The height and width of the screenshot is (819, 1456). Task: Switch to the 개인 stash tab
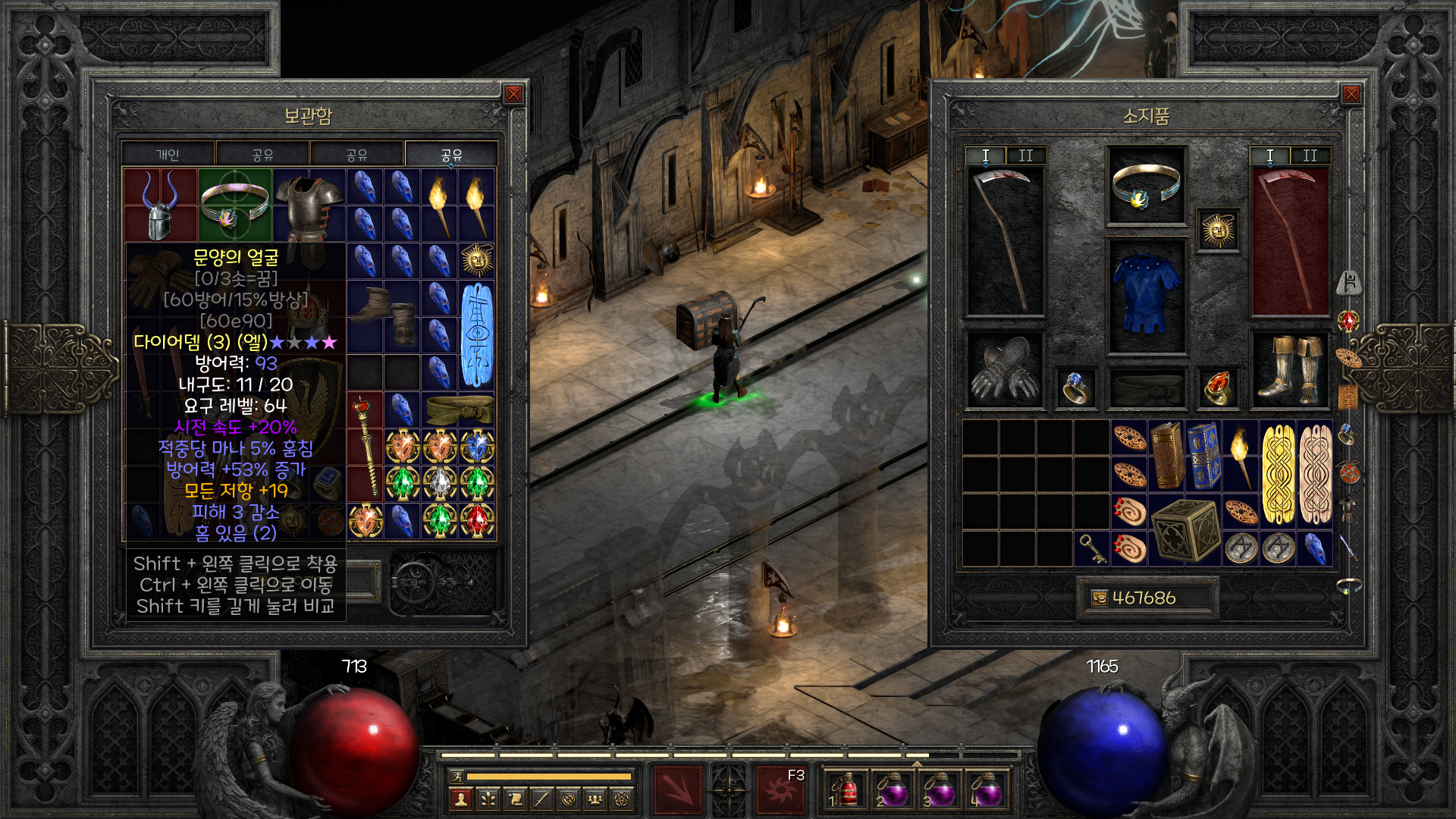point(168,155)
